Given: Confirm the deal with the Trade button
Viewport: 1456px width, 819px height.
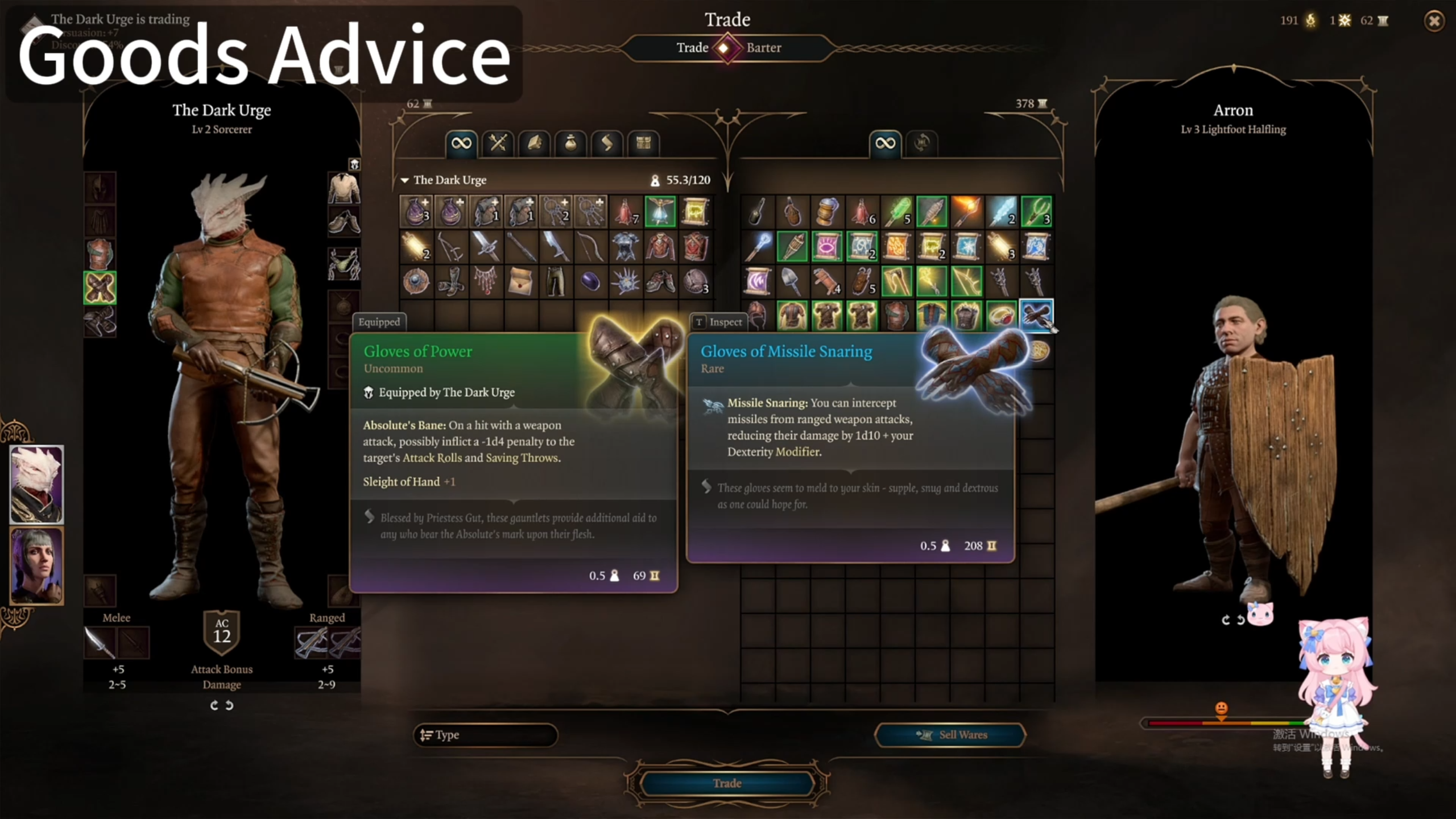Looking at the screenshot, I should pos(727,783).
